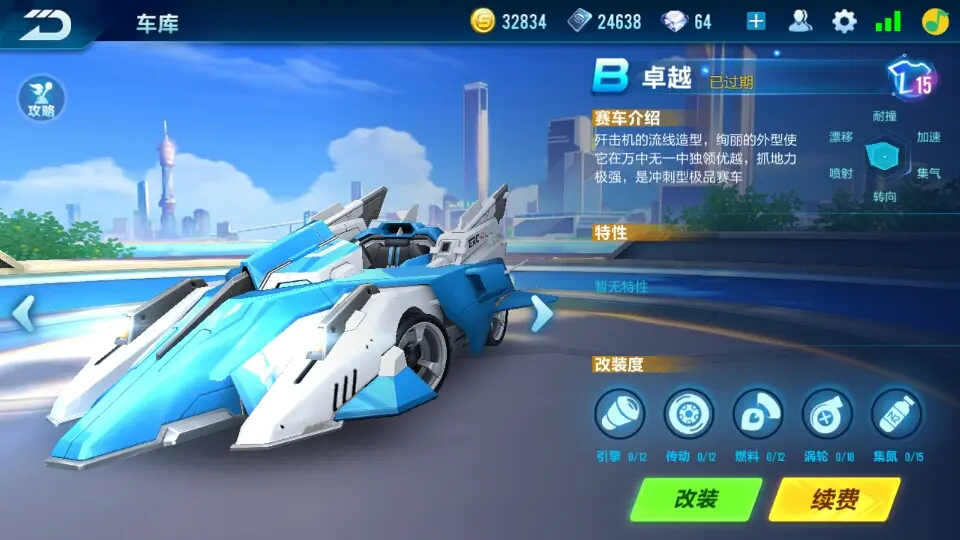Tap the blue plus to add currency

[756, 21]
